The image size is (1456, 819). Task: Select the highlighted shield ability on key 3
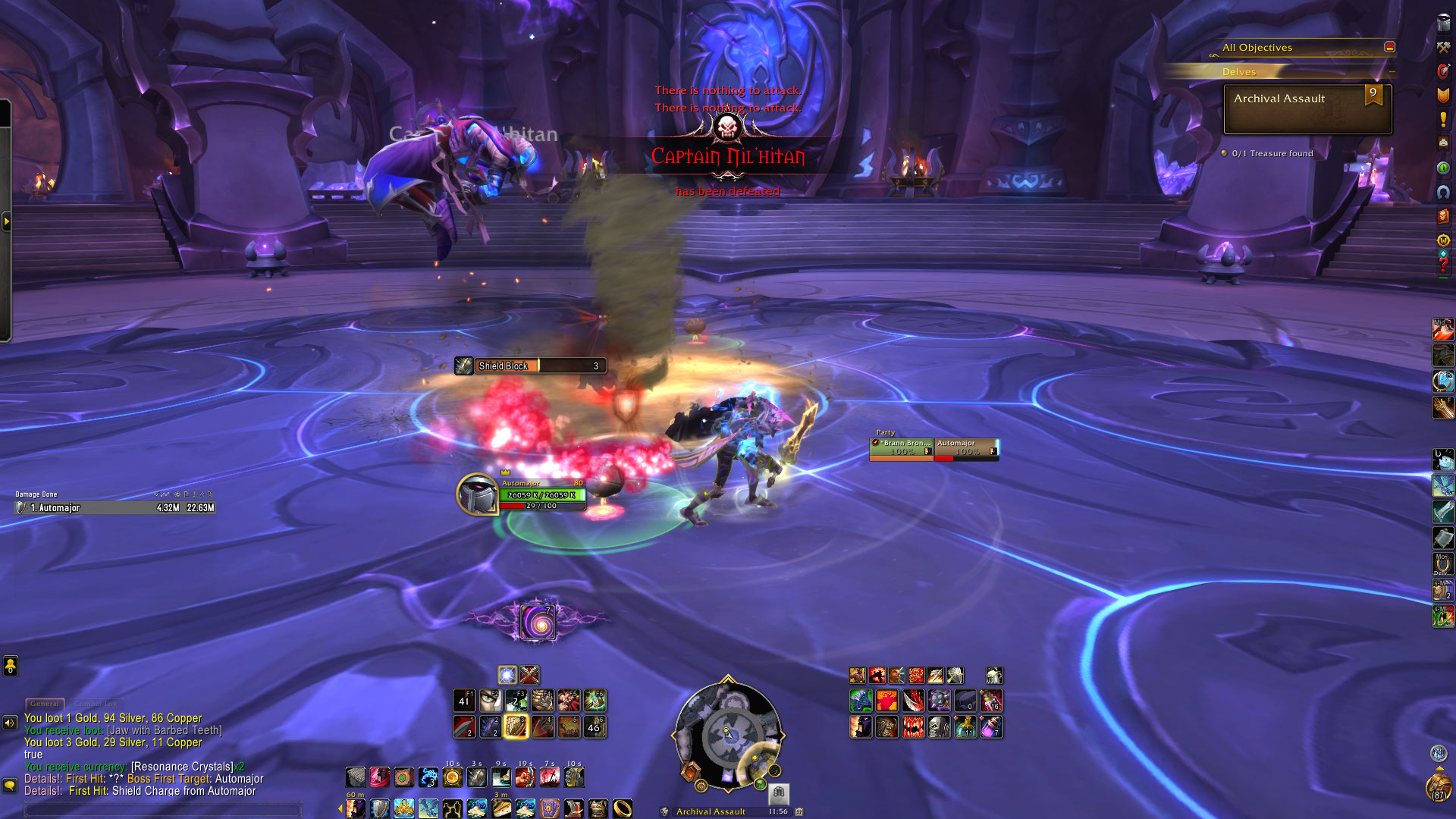point(516,726)
